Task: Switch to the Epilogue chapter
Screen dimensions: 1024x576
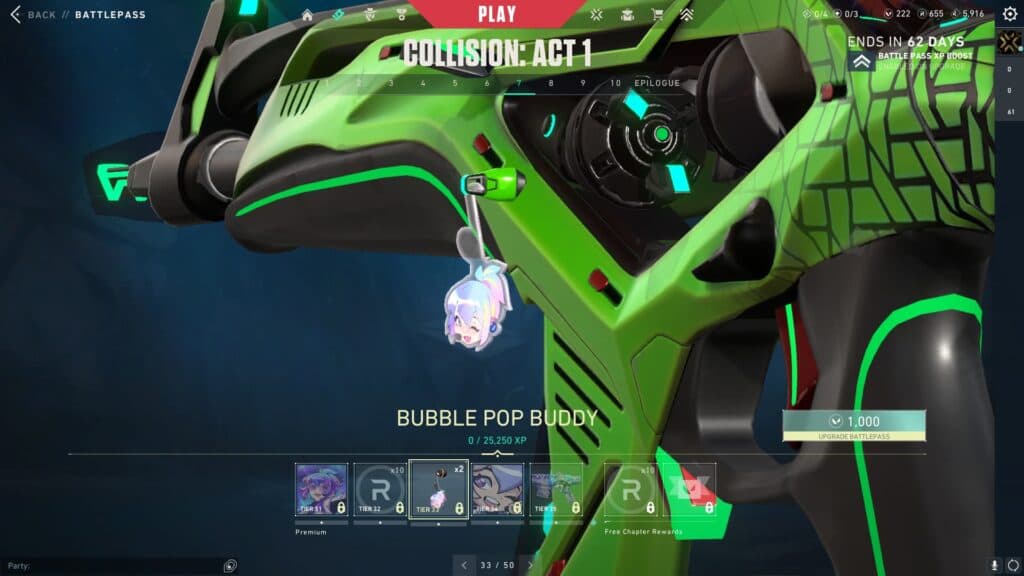Action: [656, 83]
